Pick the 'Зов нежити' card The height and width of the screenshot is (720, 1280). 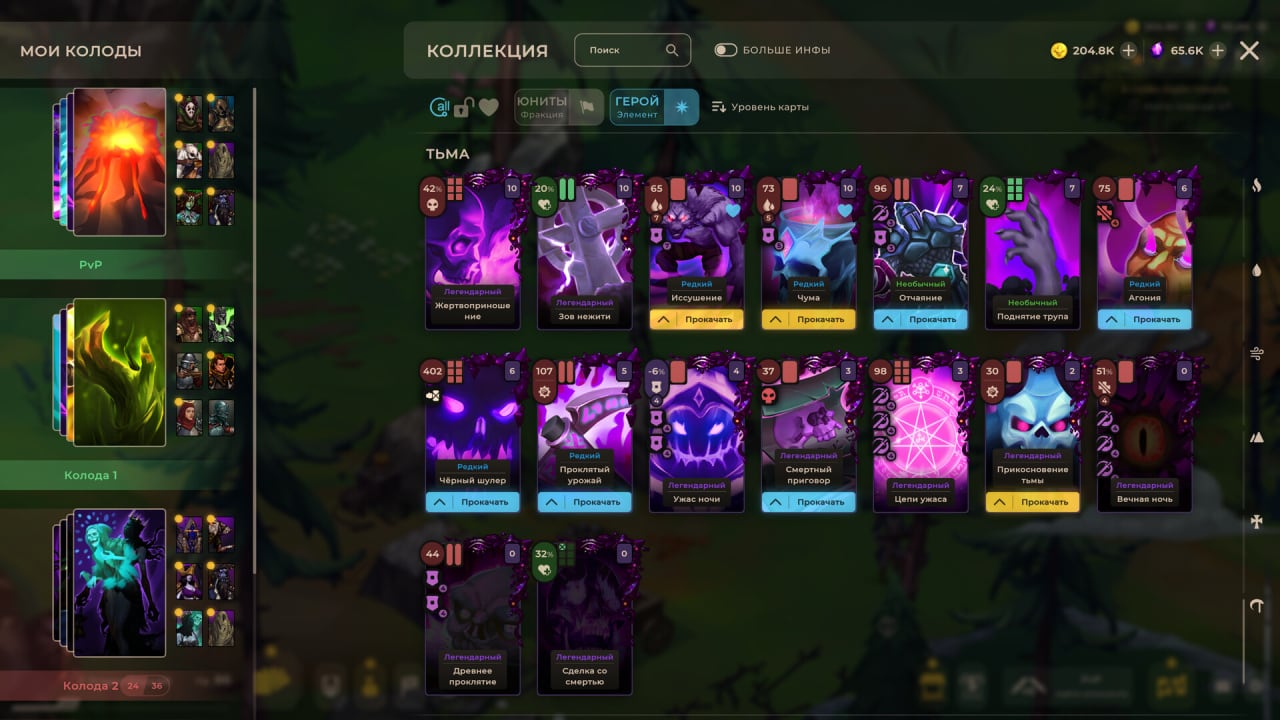[x=585, y=250]
